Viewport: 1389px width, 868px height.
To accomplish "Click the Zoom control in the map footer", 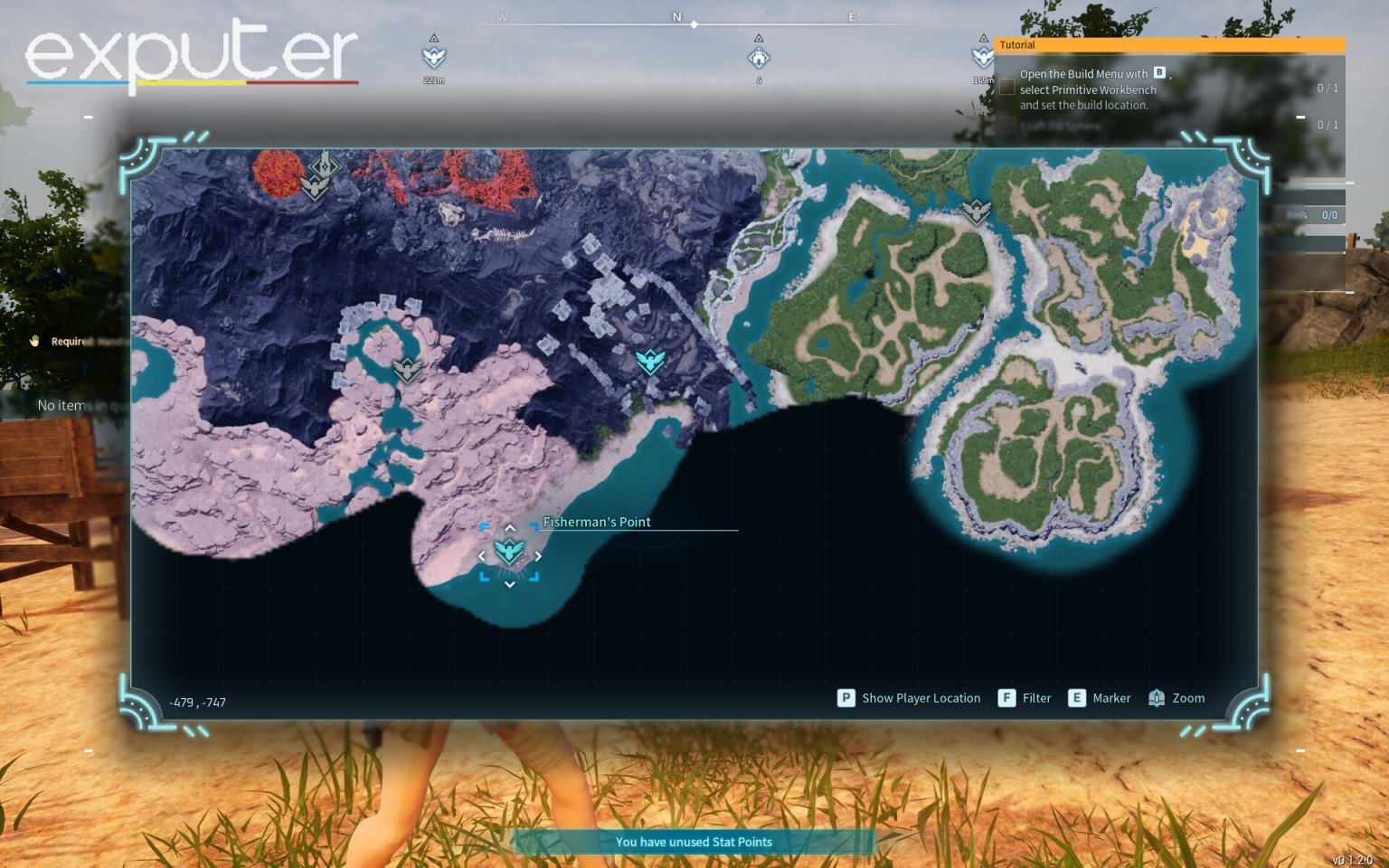I will click(1176, 698).
